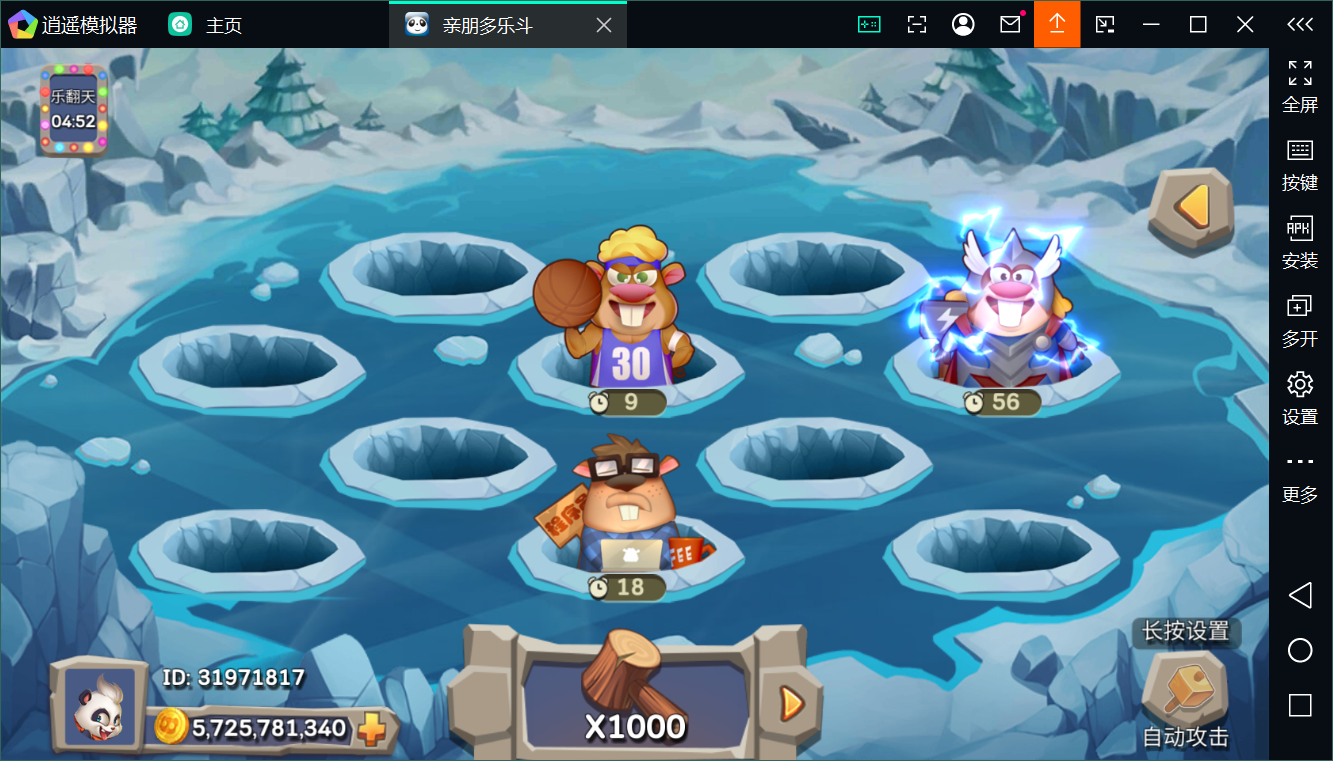Enter 全屏 fullscreen mode in emulator sidebar
The width and height of the screenshot is (1333, 761).
1300,85
